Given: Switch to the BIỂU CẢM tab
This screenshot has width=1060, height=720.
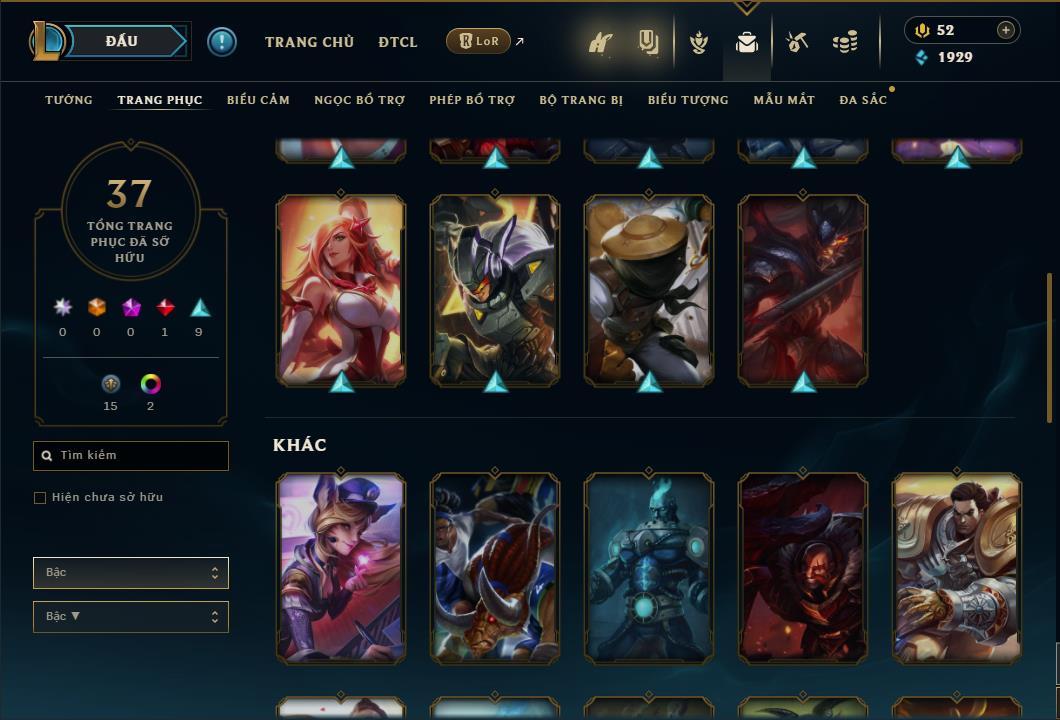Looking at the screenshot, I should [258, 100].
